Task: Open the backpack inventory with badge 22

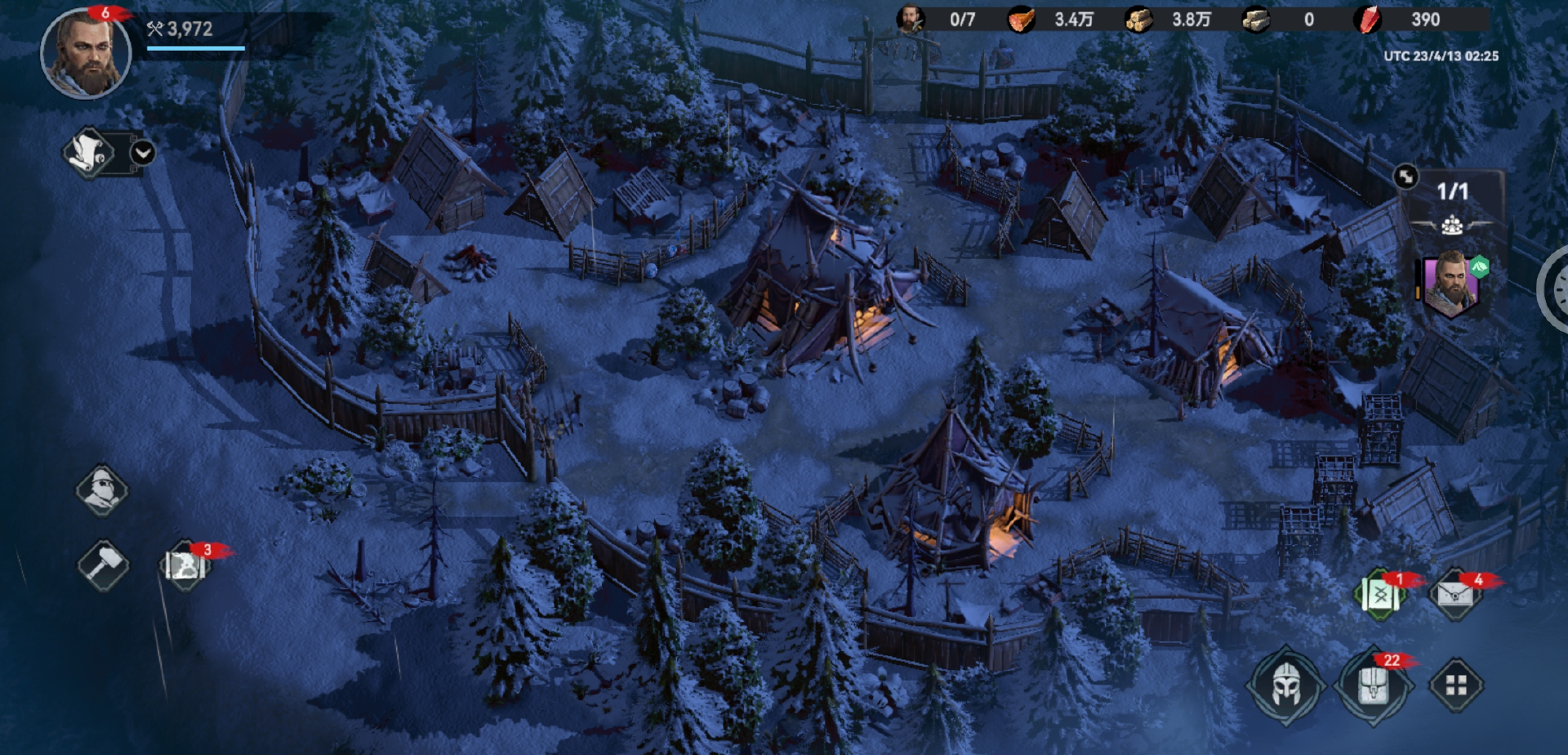Action: pyautogui.click(x=1373, y=685)
